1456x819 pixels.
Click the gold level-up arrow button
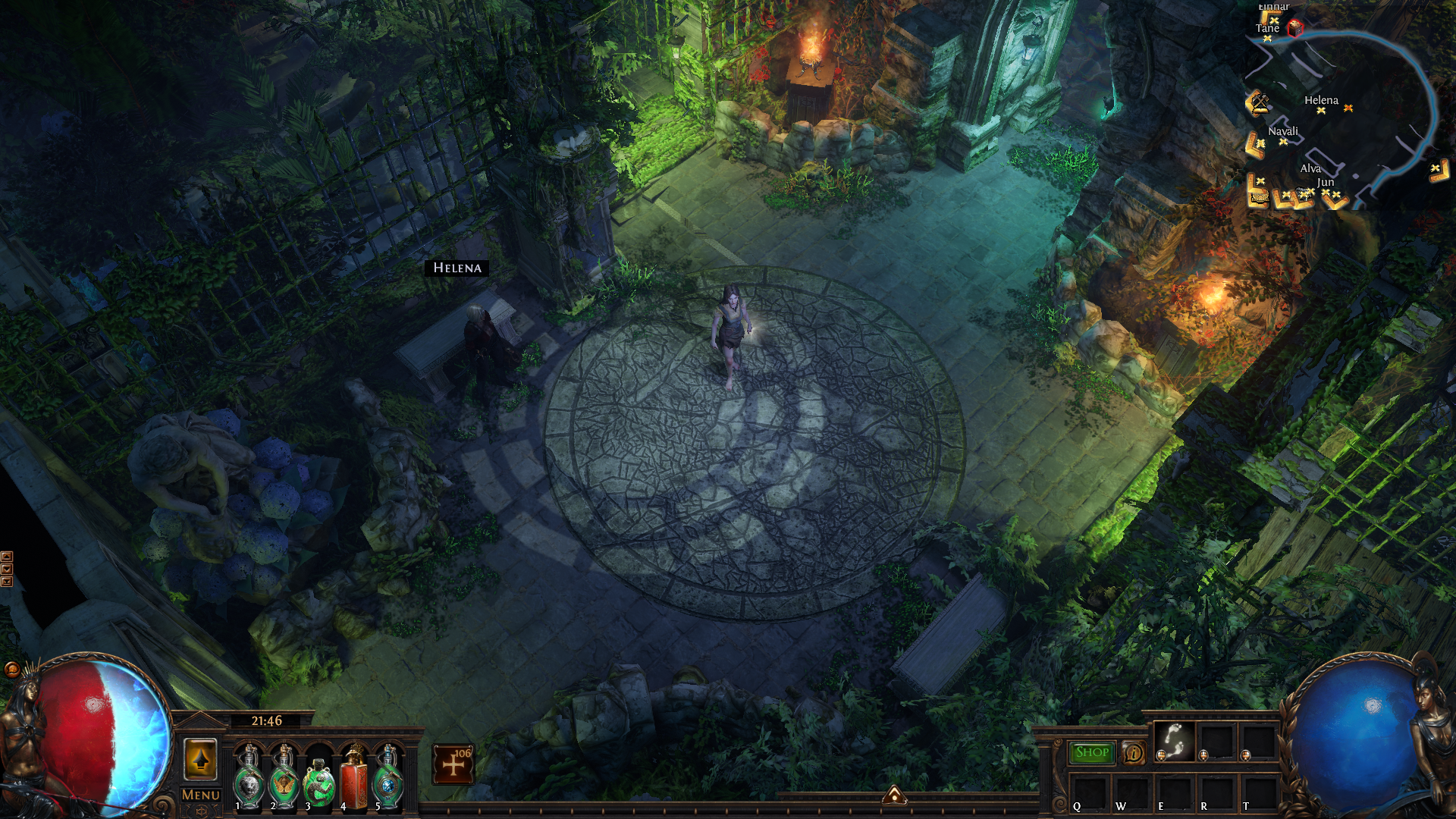[201, 759]
